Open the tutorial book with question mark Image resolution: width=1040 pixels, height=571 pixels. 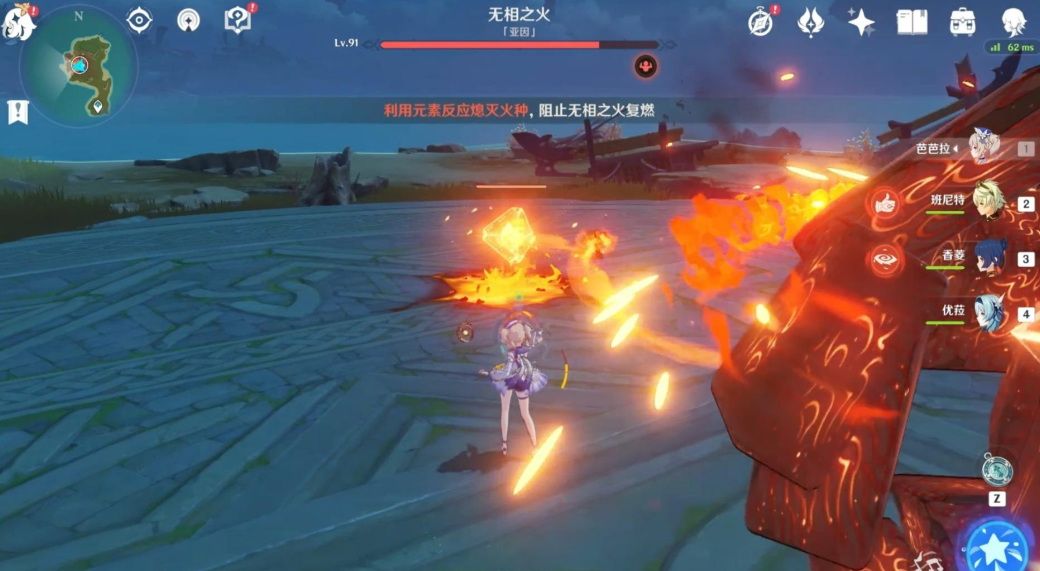tap(237, 20)
